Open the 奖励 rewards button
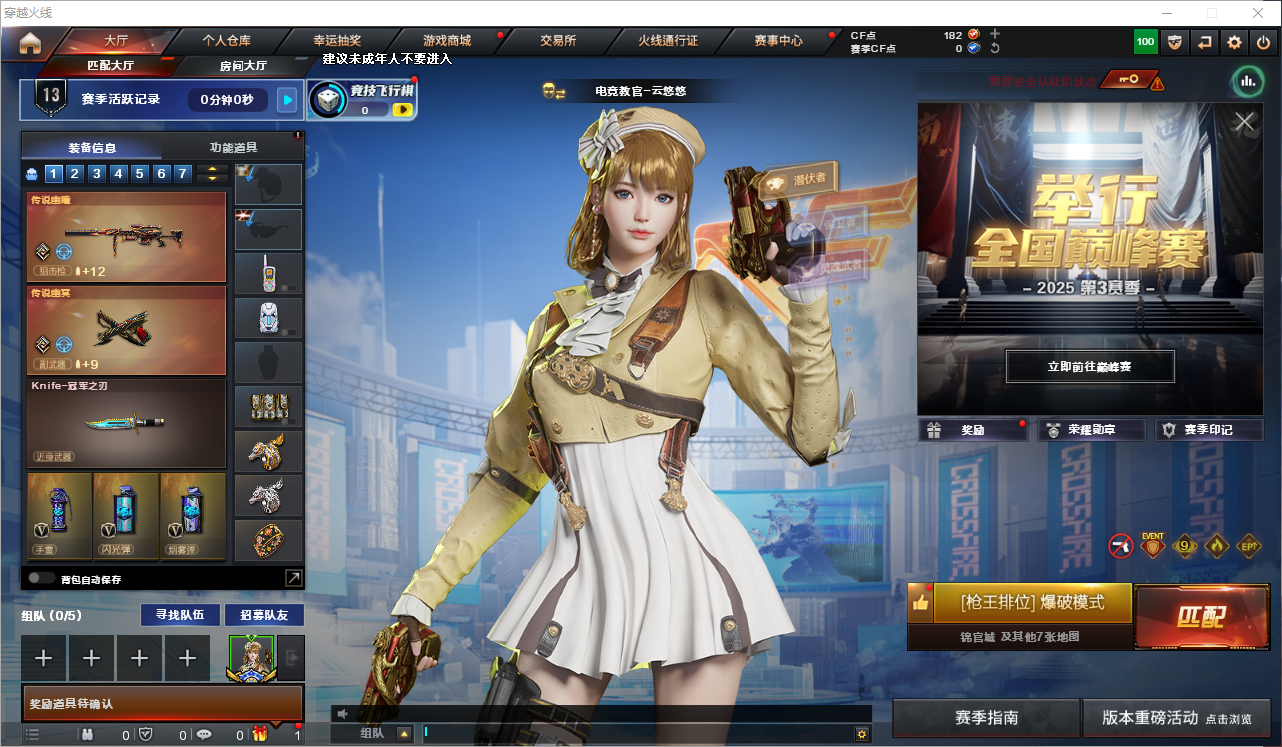1282x747 pixels. coord(973,430)
